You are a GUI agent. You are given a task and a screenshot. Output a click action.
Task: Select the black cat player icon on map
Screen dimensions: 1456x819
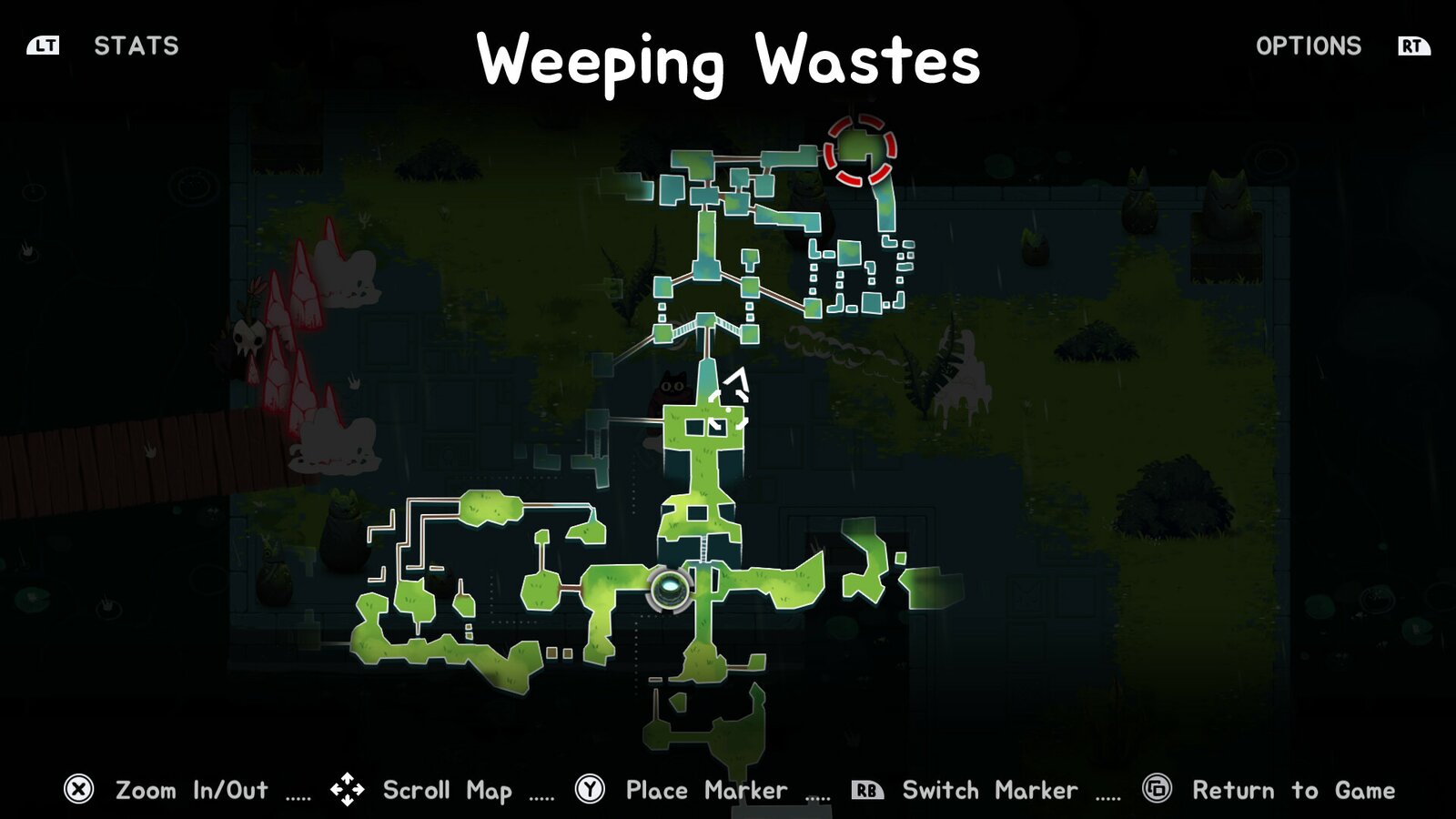tap(671, 389)
